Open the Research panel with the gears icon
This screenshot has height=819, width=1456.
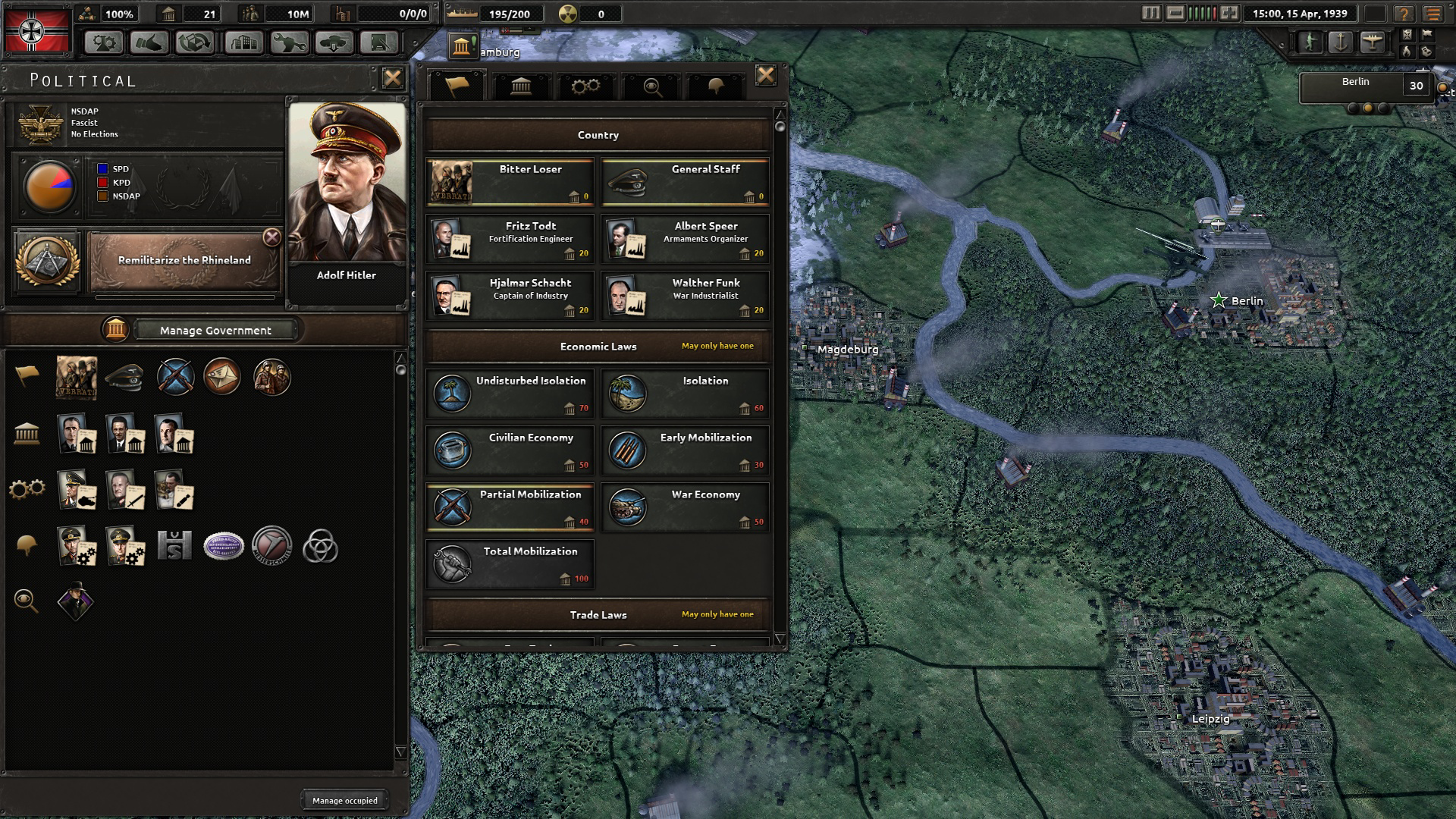(105, 43)
